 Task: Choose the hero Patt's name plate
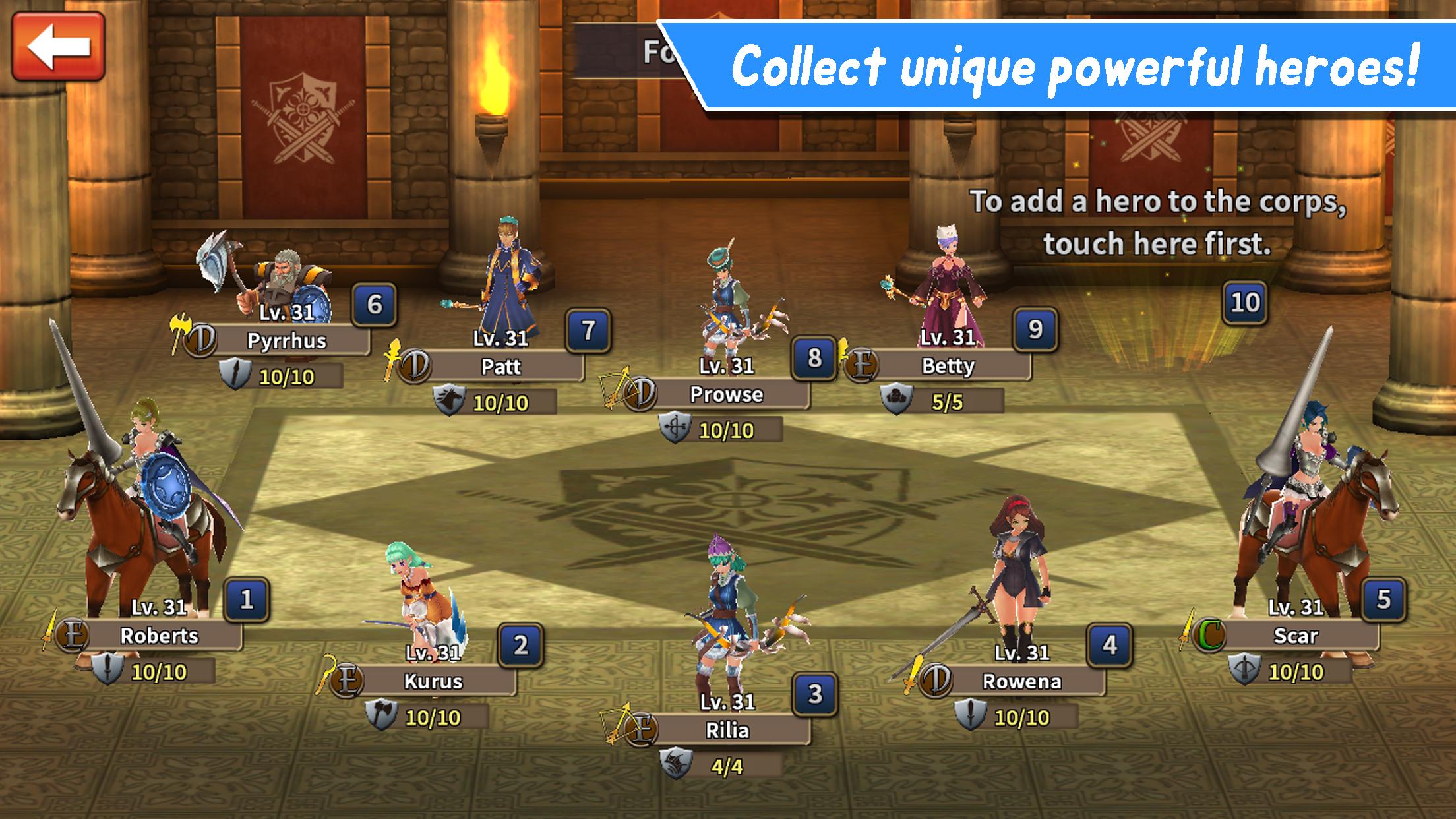(x=501, y=367)
